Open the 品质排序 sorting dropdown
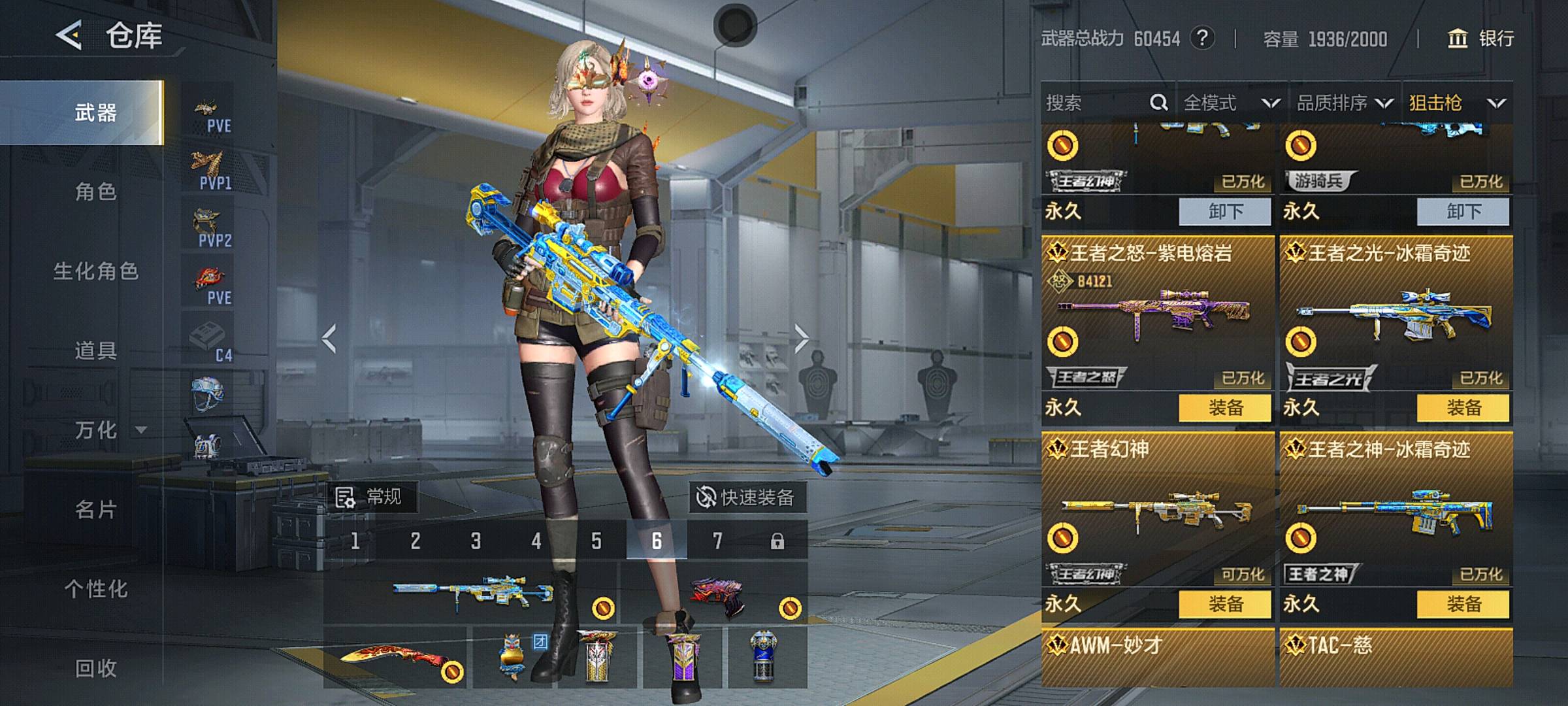Viewport: 1568px width, 706px height. click(x=1344, y=103)
